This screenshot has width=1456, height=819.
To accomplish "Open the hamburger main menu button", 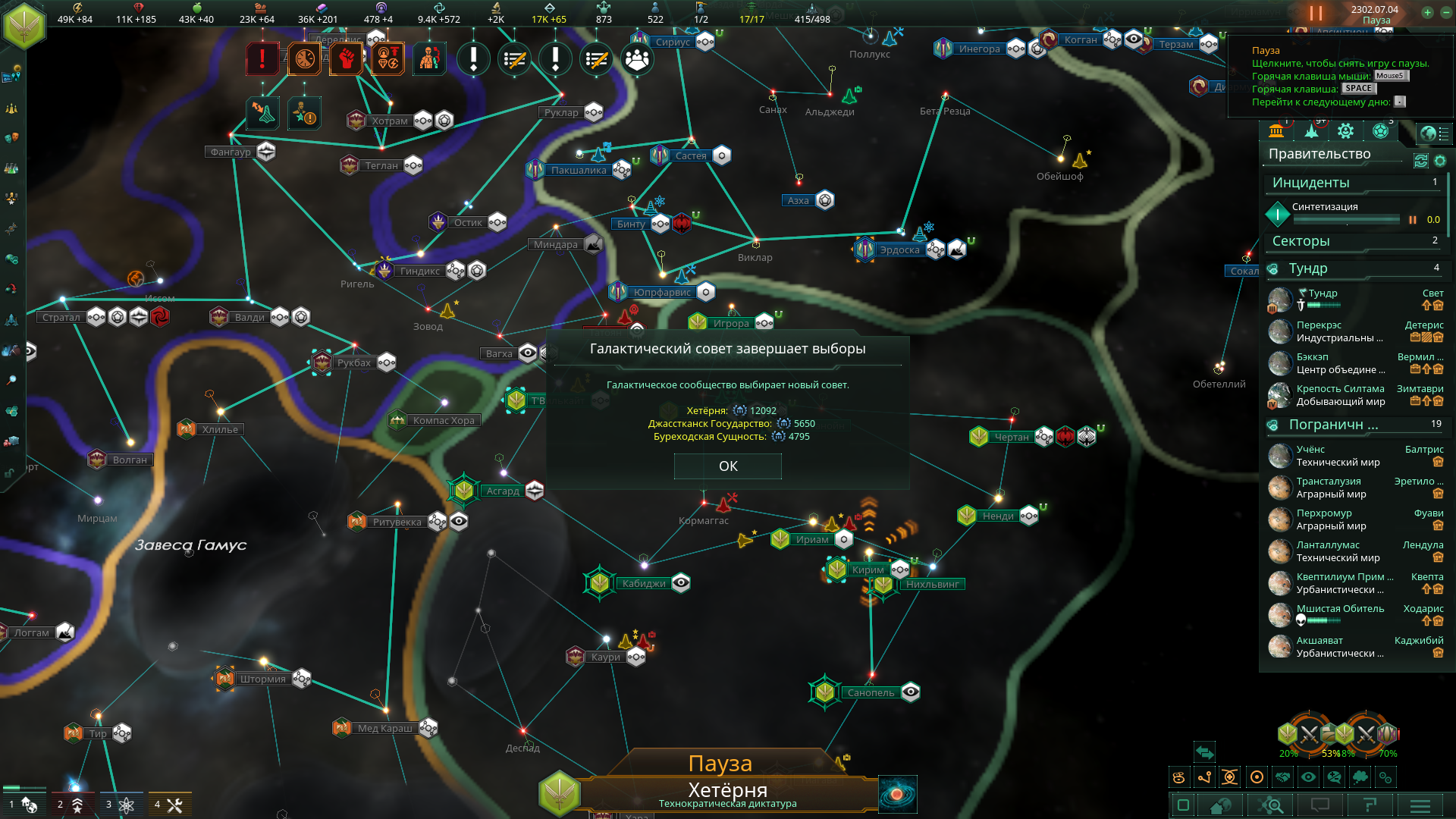I will [1420, 805].
